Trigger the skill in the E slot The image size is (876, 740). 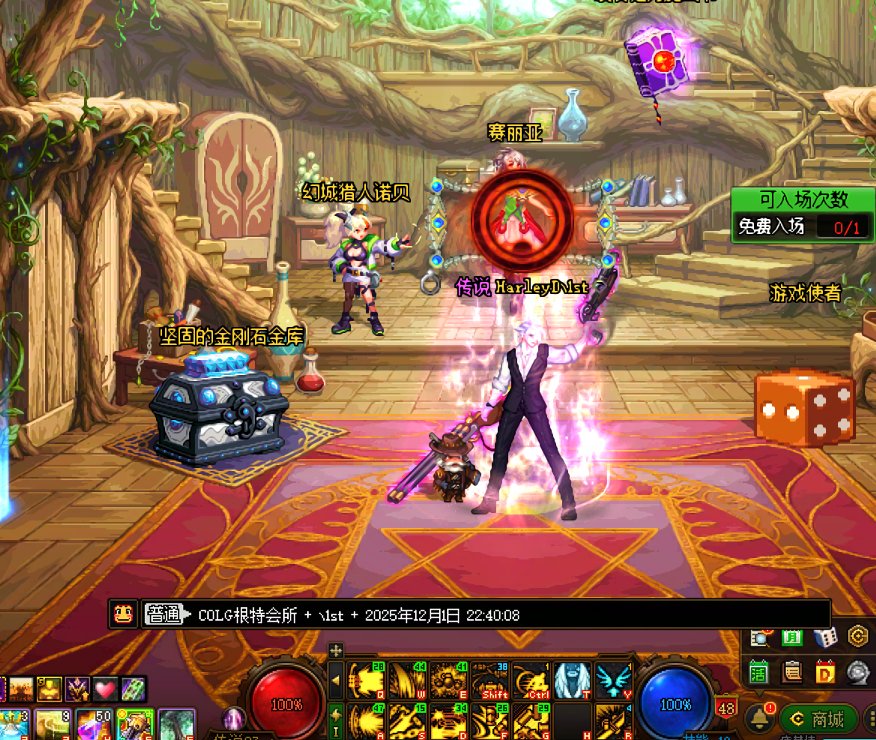449,681
